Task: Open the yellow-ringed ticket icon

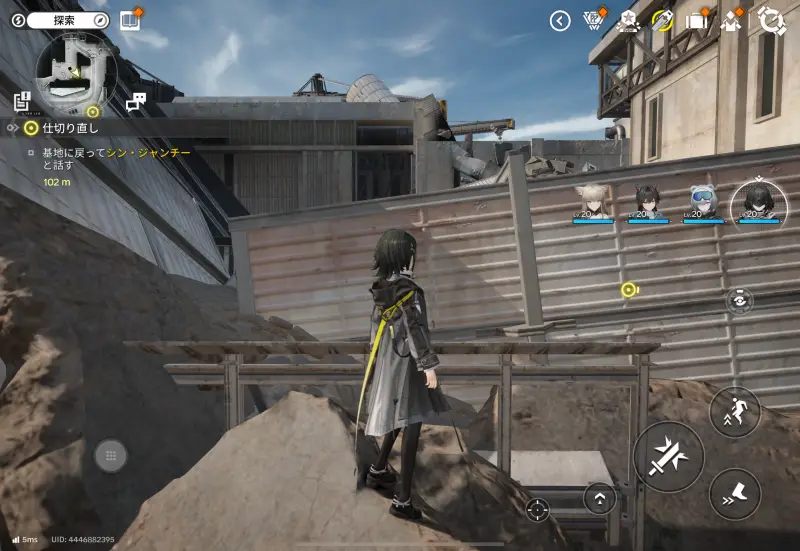Action: 662,20
